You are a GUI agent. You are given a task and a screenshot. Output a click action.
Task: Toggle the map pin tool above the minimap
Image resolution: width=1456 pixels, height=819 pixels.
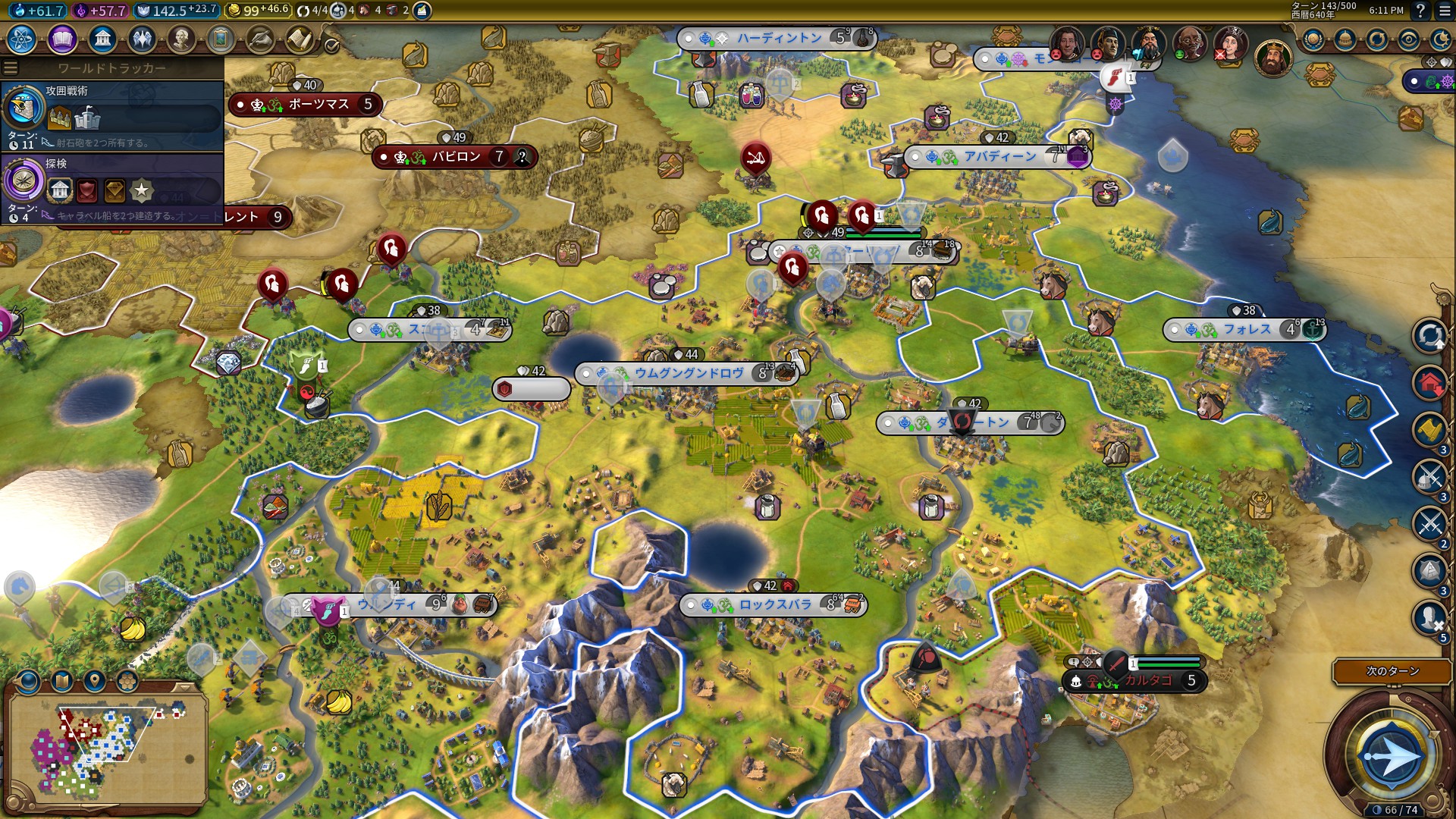[95, 681]
